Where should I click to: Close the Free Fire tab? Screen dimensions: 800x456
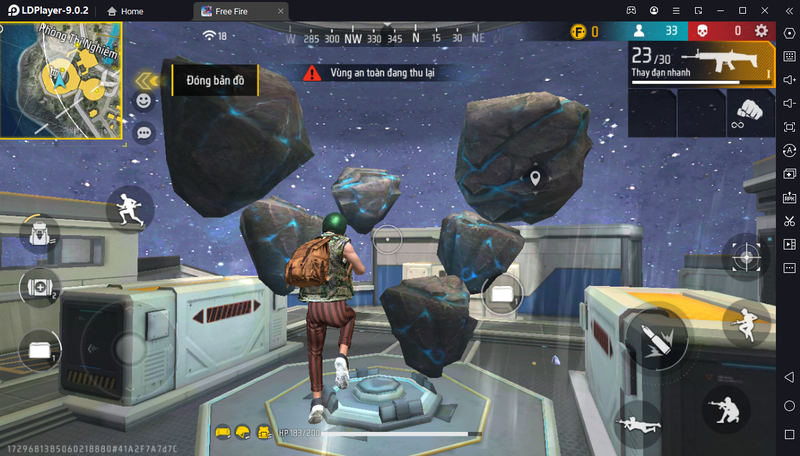coord(280,10)
